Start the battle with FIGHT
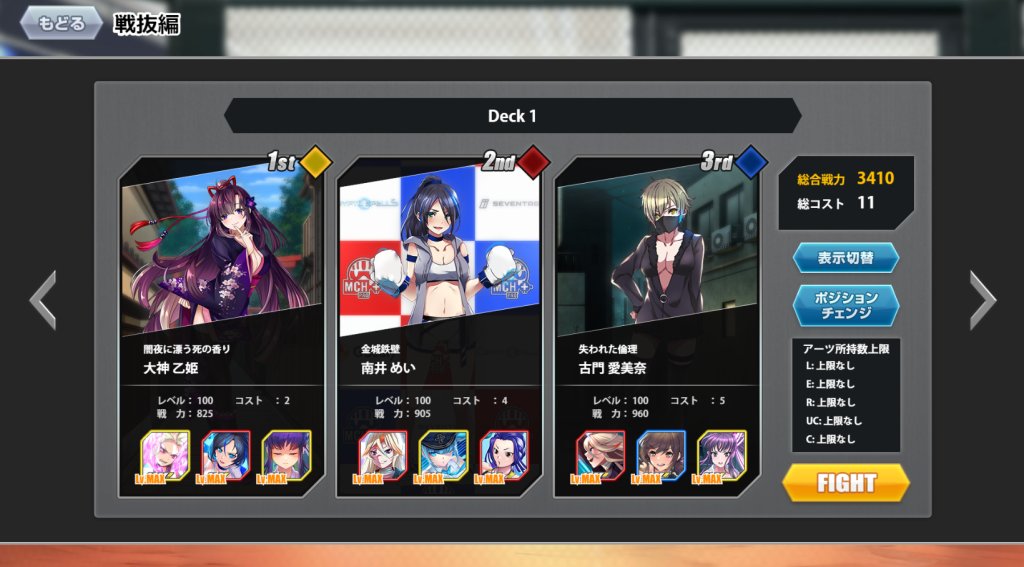Screen dimensions: 1024x567 point(846,483)
